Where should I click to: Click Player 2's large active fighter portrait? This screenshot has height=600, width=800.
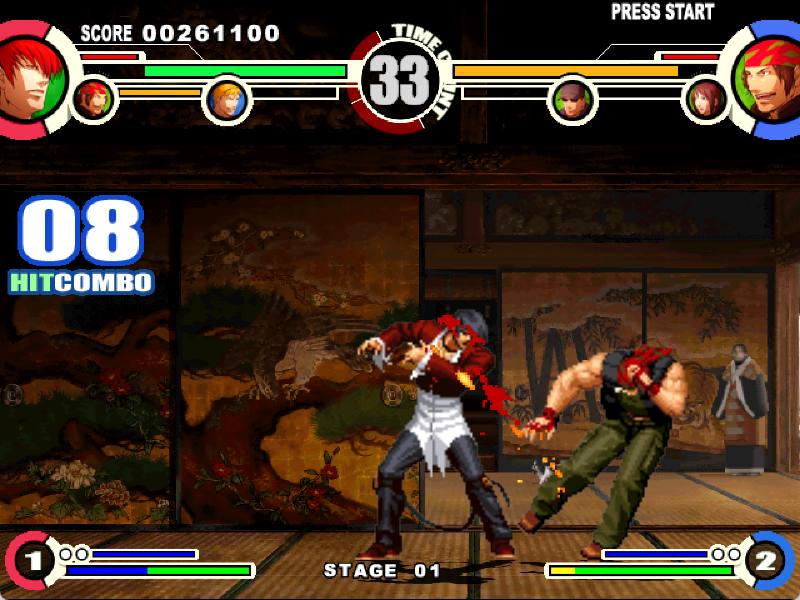click(x=767, y=76)
